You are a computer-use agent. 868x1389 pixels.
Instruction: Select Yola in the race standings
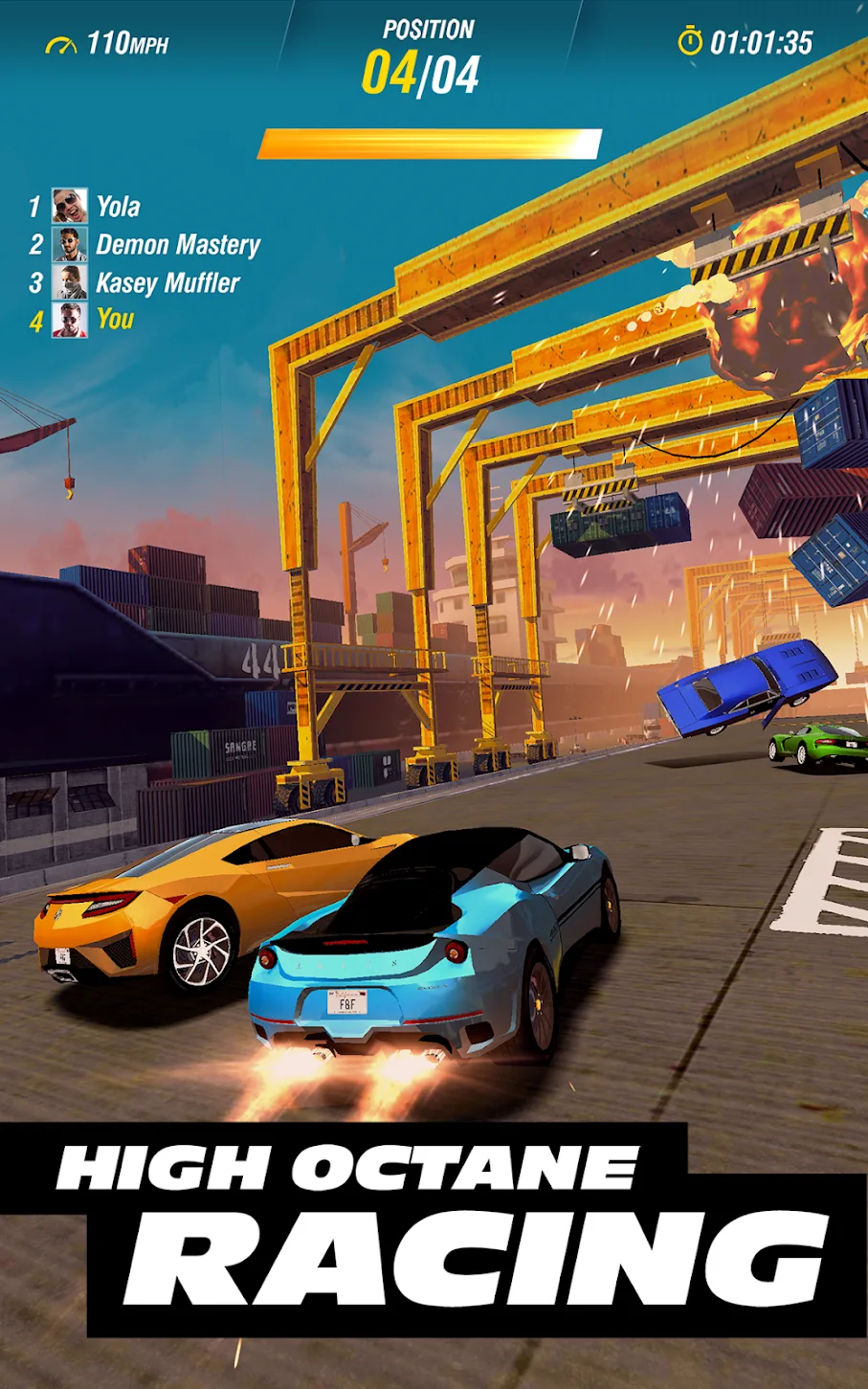tap(117, 207)
